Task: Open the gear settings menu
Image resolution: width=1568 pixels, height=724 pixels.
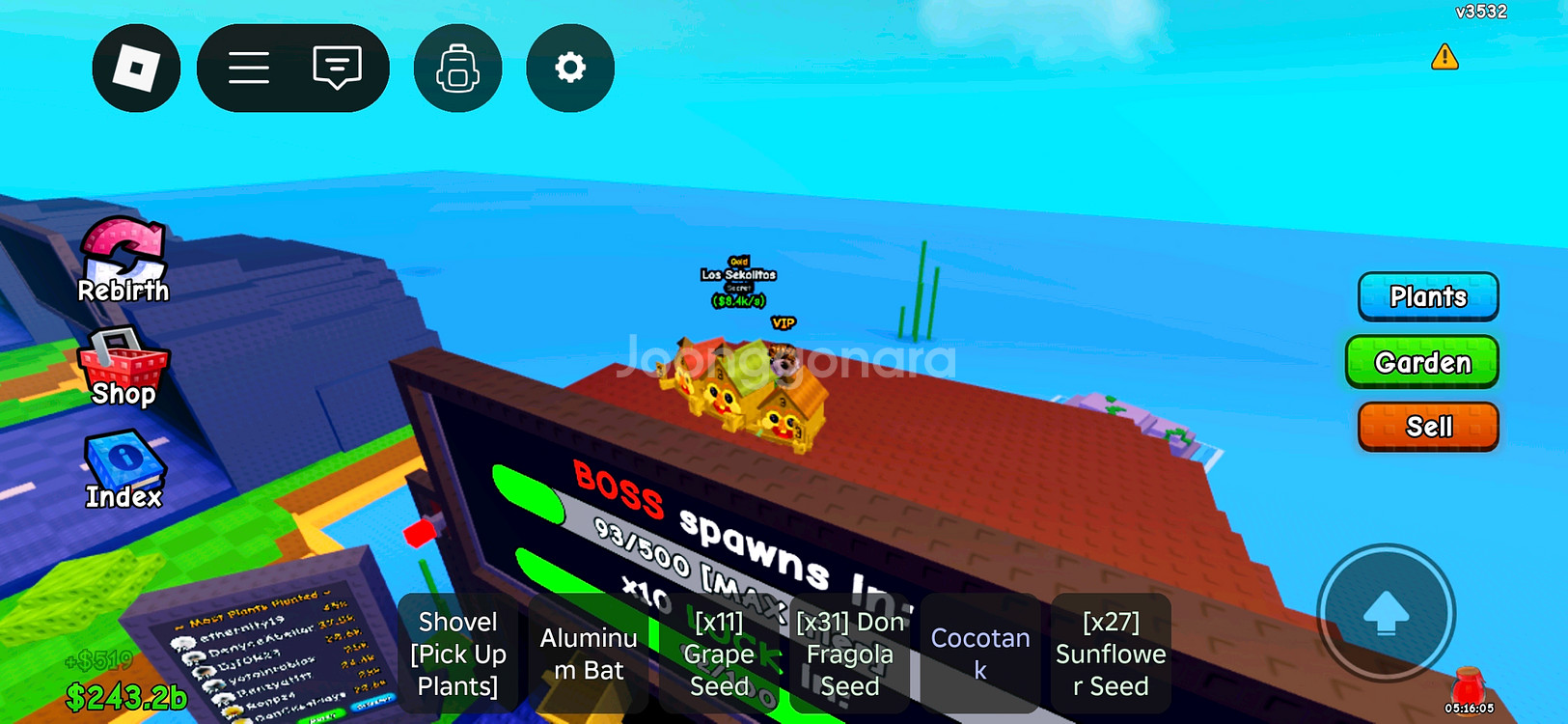Action: [x=570, y=69]
